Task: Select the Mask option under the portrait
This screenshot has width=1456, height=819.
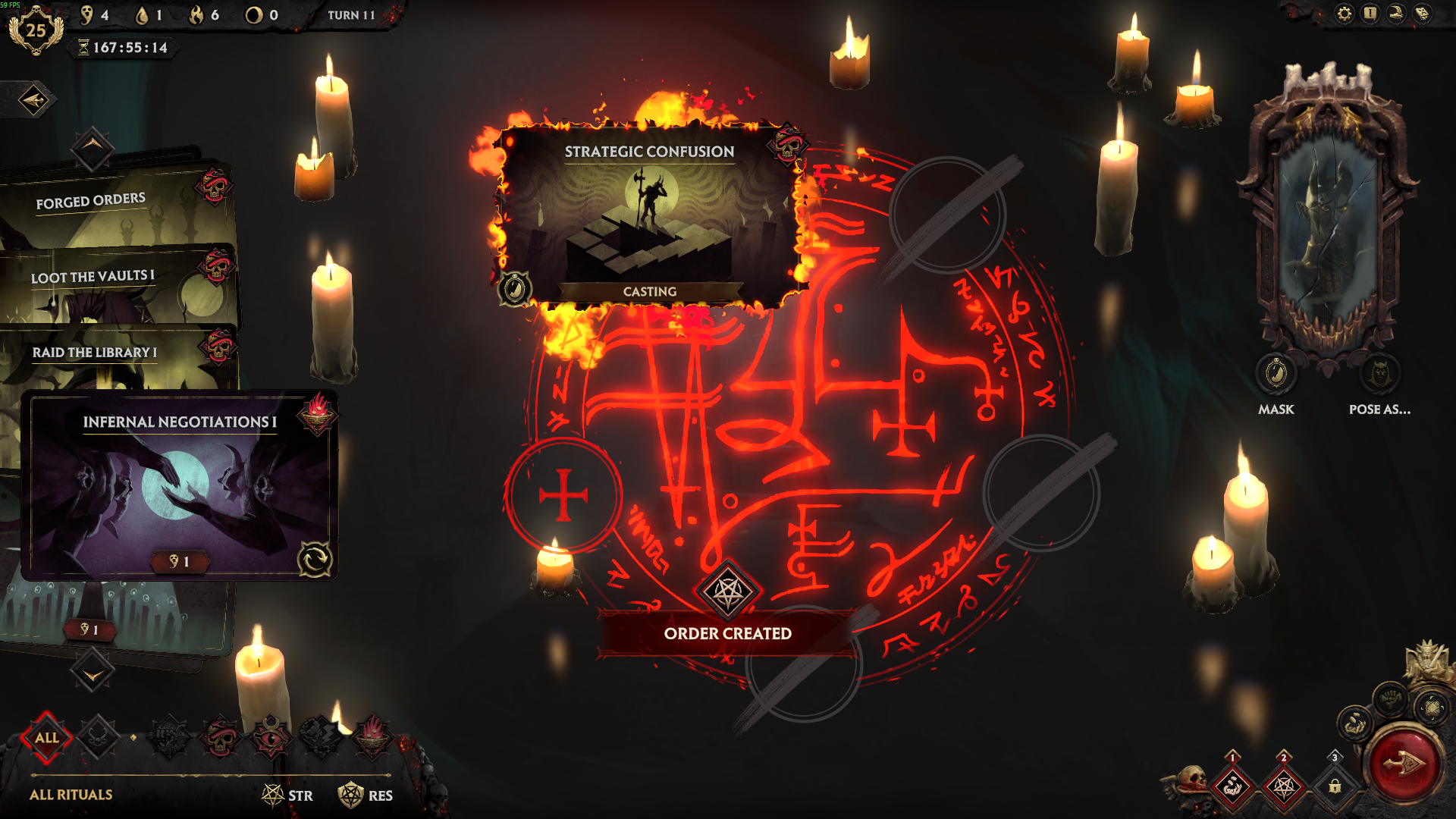Action: pos(1276,374)
